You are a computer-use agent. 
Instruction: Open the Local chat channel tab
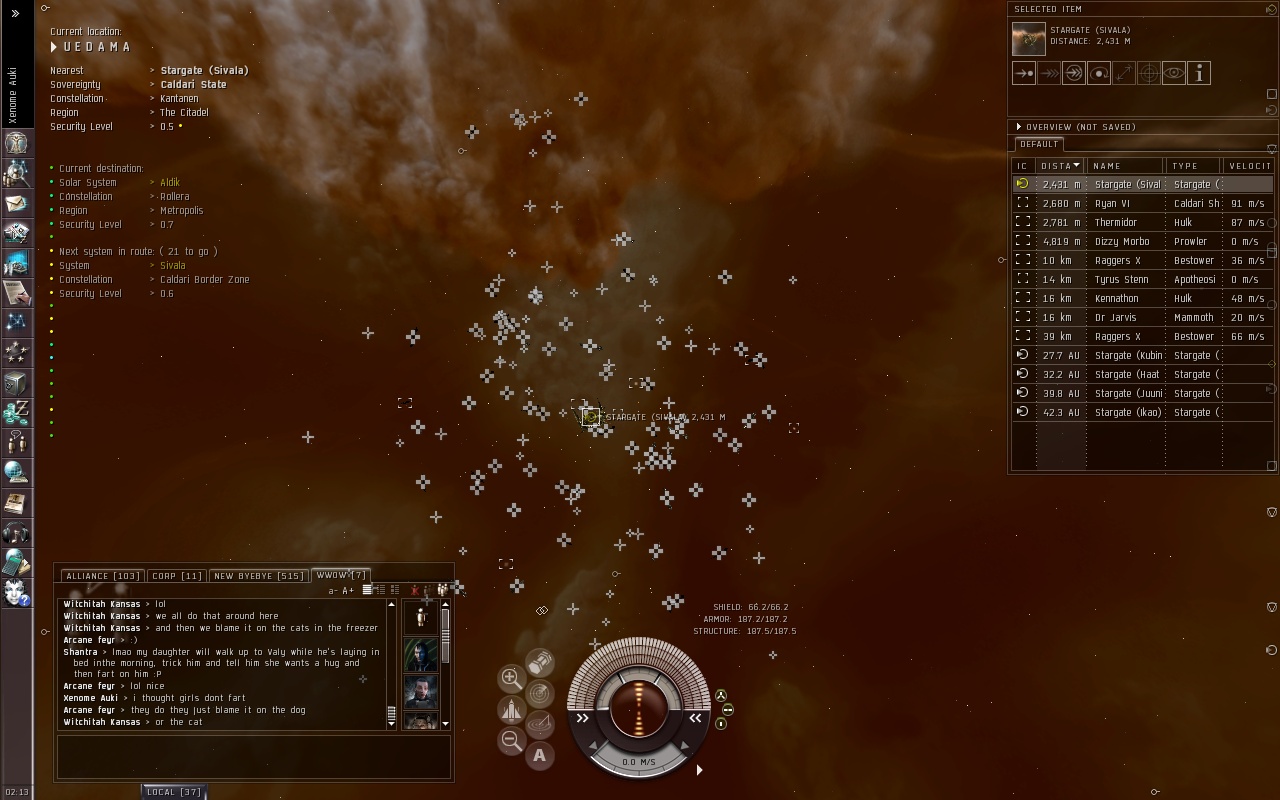click(173, 792)
